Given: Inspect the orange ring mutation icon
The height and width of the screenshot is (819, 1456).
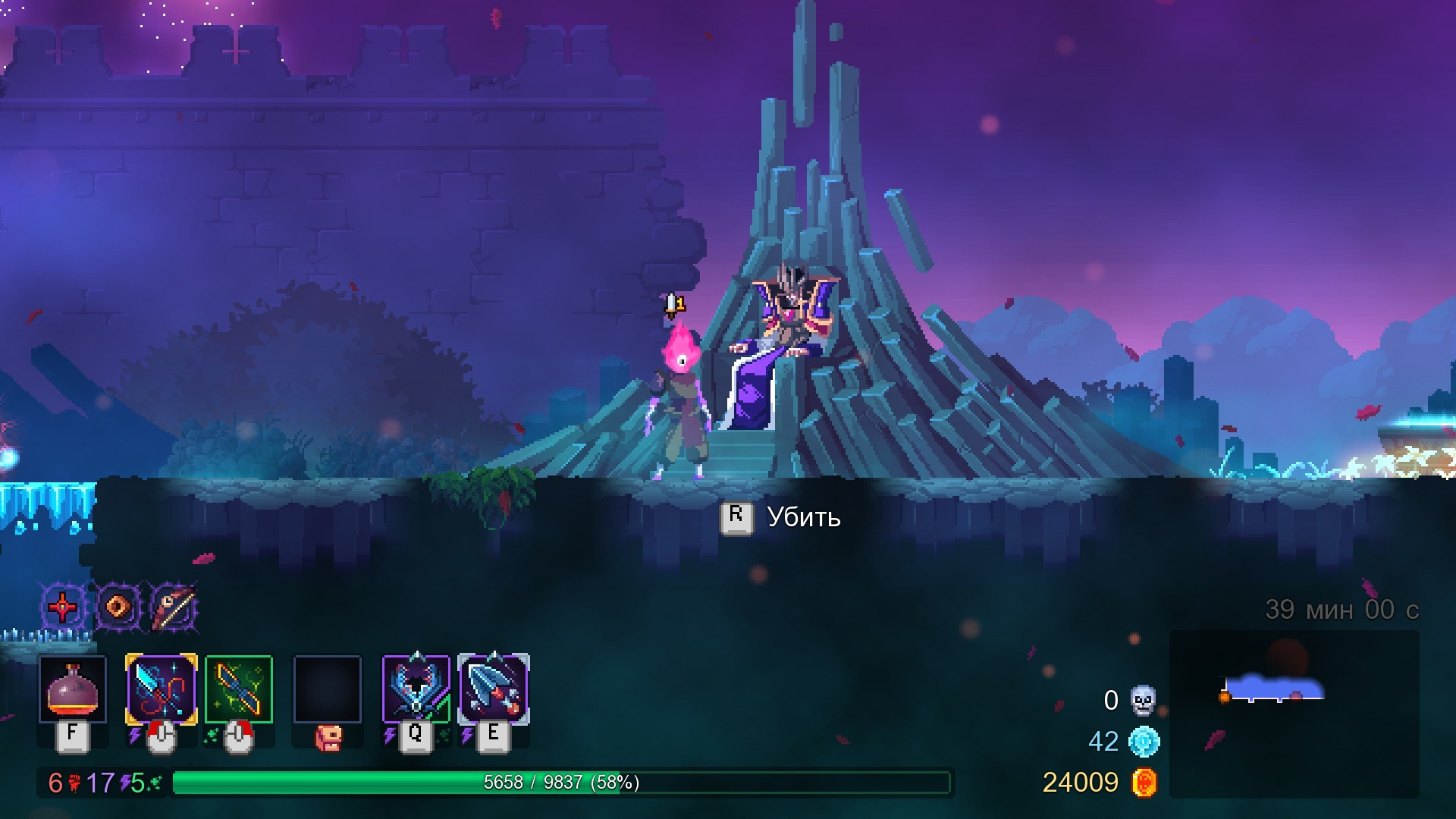Looking at the screenshot, I should [118, 607].
